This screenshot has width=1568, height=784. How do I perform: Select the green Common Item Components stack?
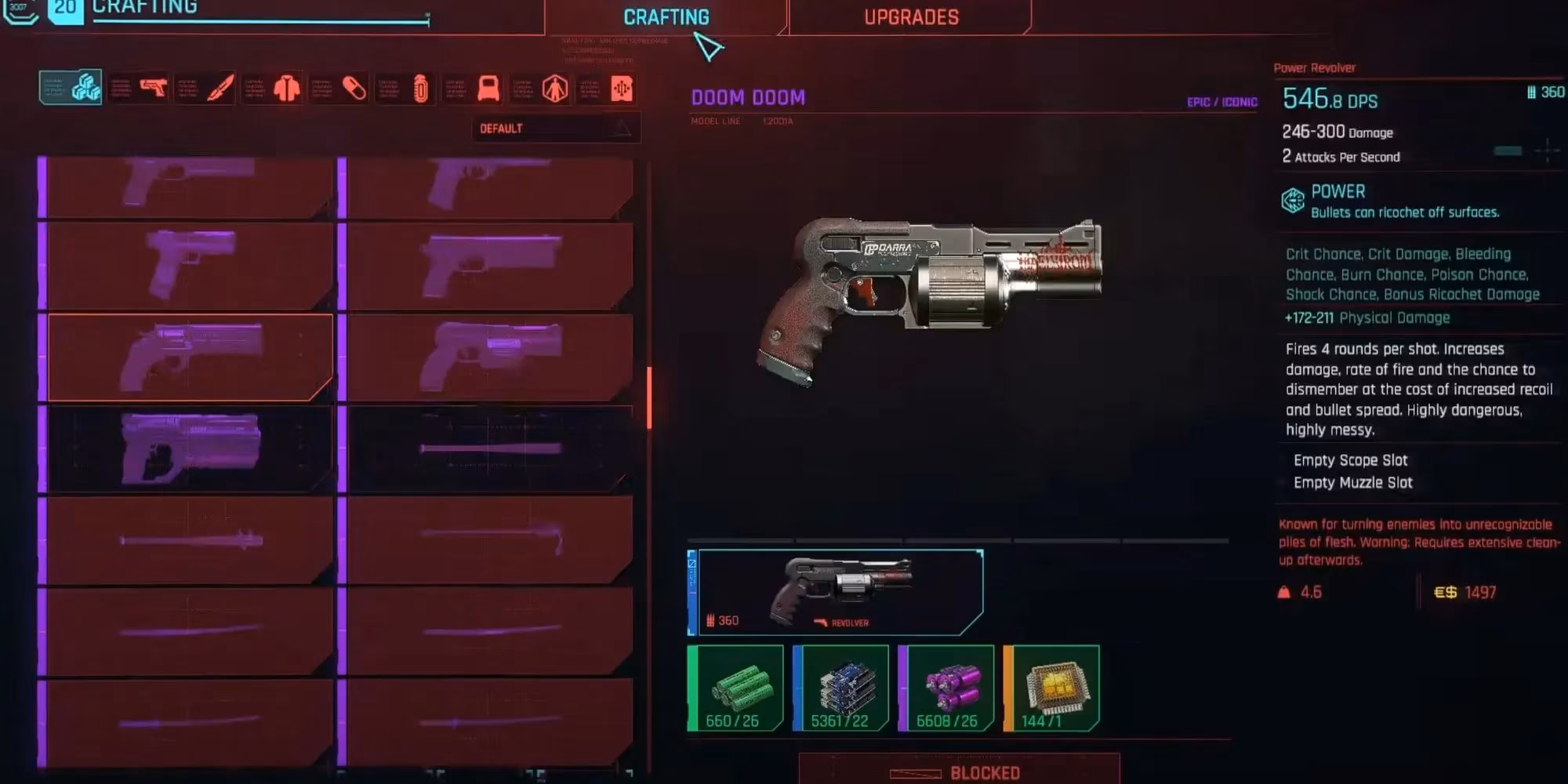tap(735, 688)
